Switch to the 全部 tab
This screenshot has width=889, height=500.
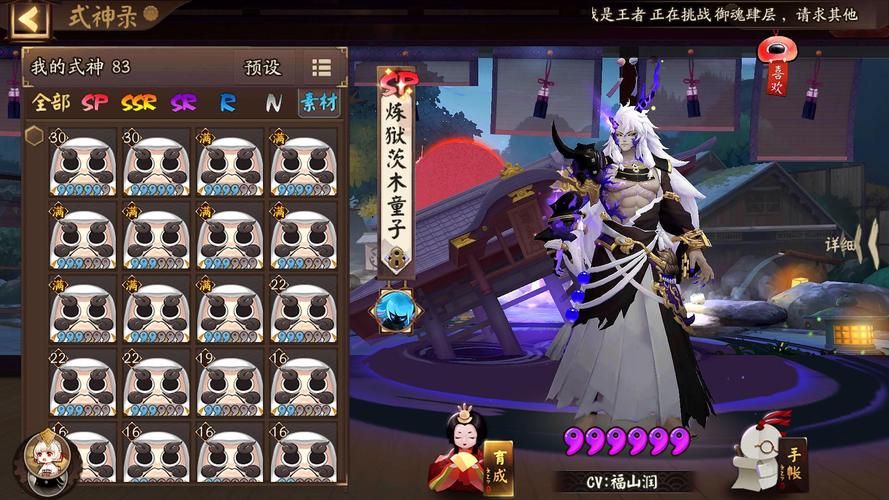[x=52, y=102]
